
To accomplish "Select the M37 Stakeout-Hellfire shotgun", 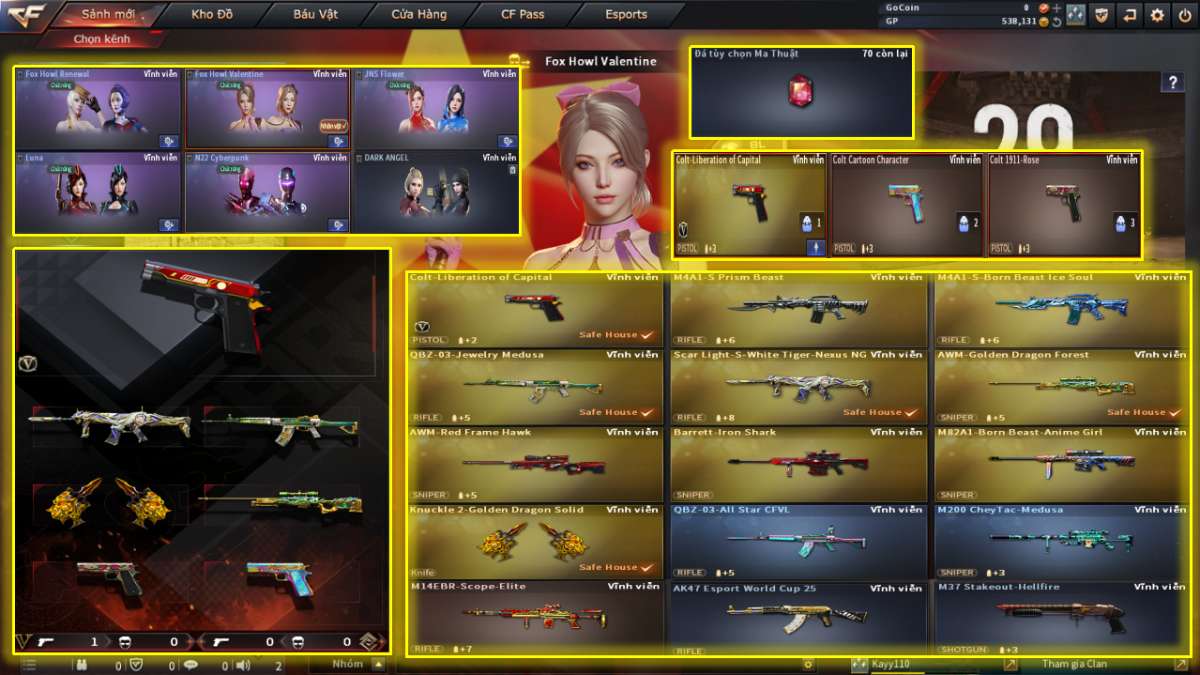I will tap(1062, 618).
